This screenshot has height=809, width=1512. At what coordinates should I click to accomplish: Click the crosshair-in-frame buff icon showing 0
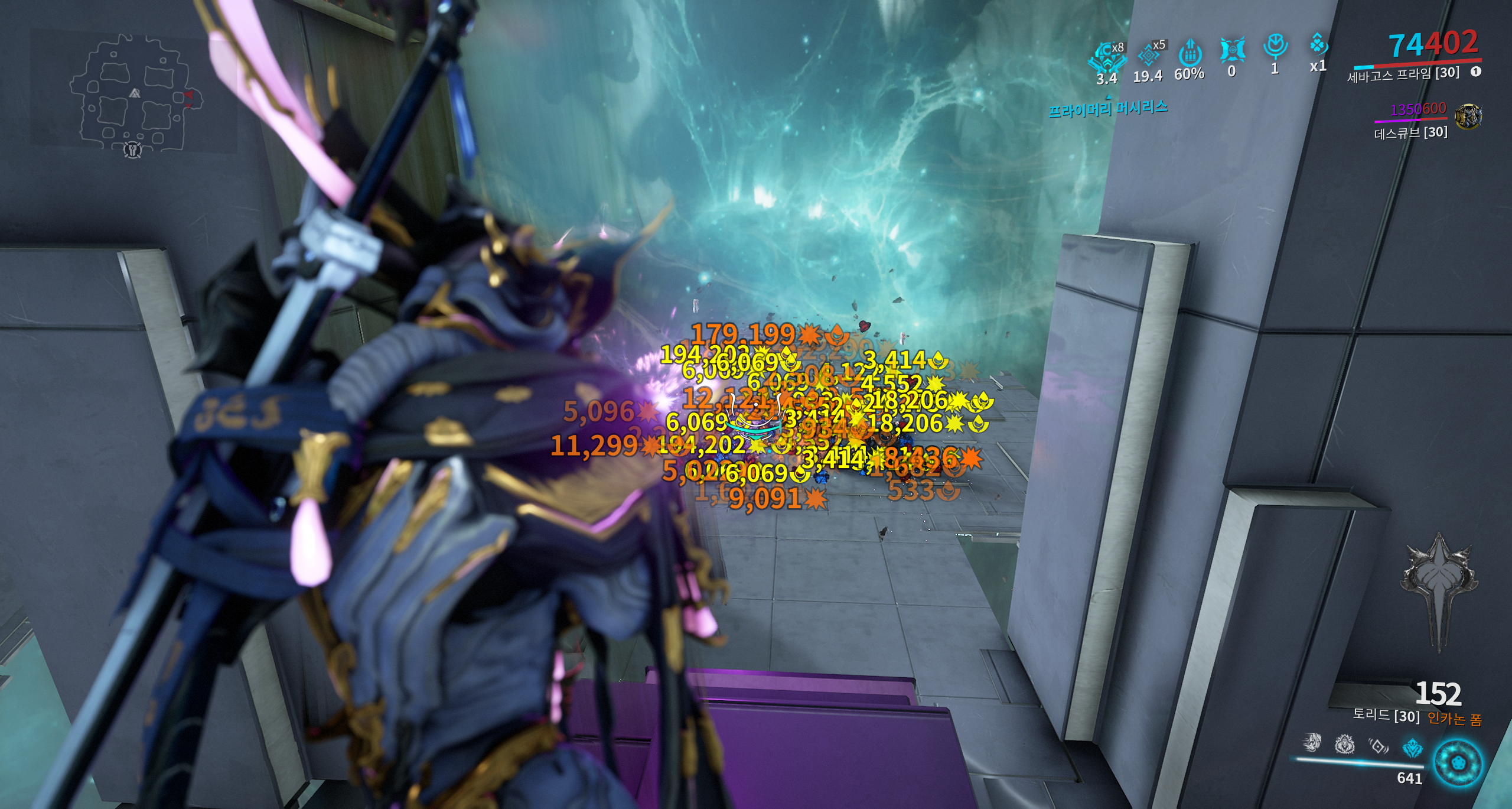[1232, 50]
